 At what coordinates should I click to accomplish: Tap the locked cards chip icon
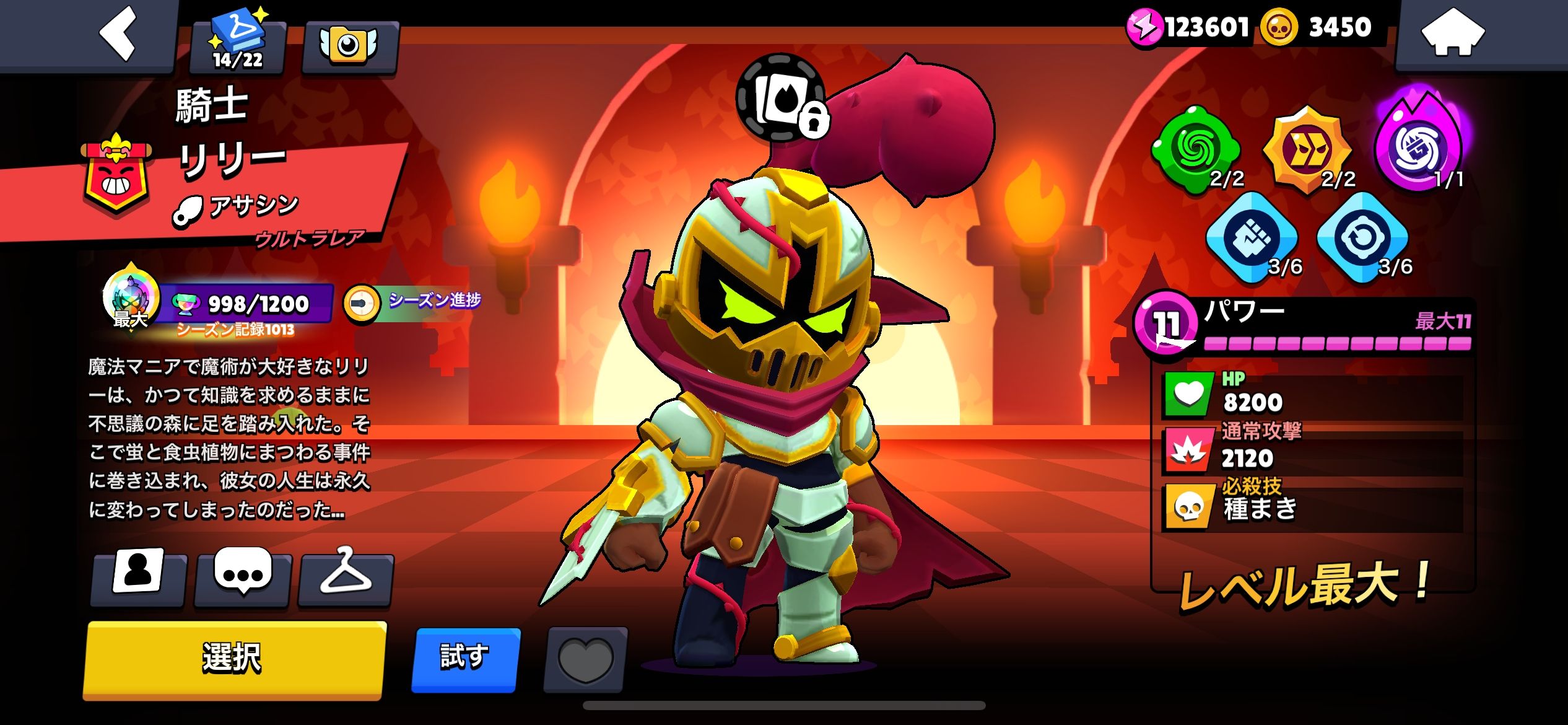pyautogui.click(x=782, y=99)
